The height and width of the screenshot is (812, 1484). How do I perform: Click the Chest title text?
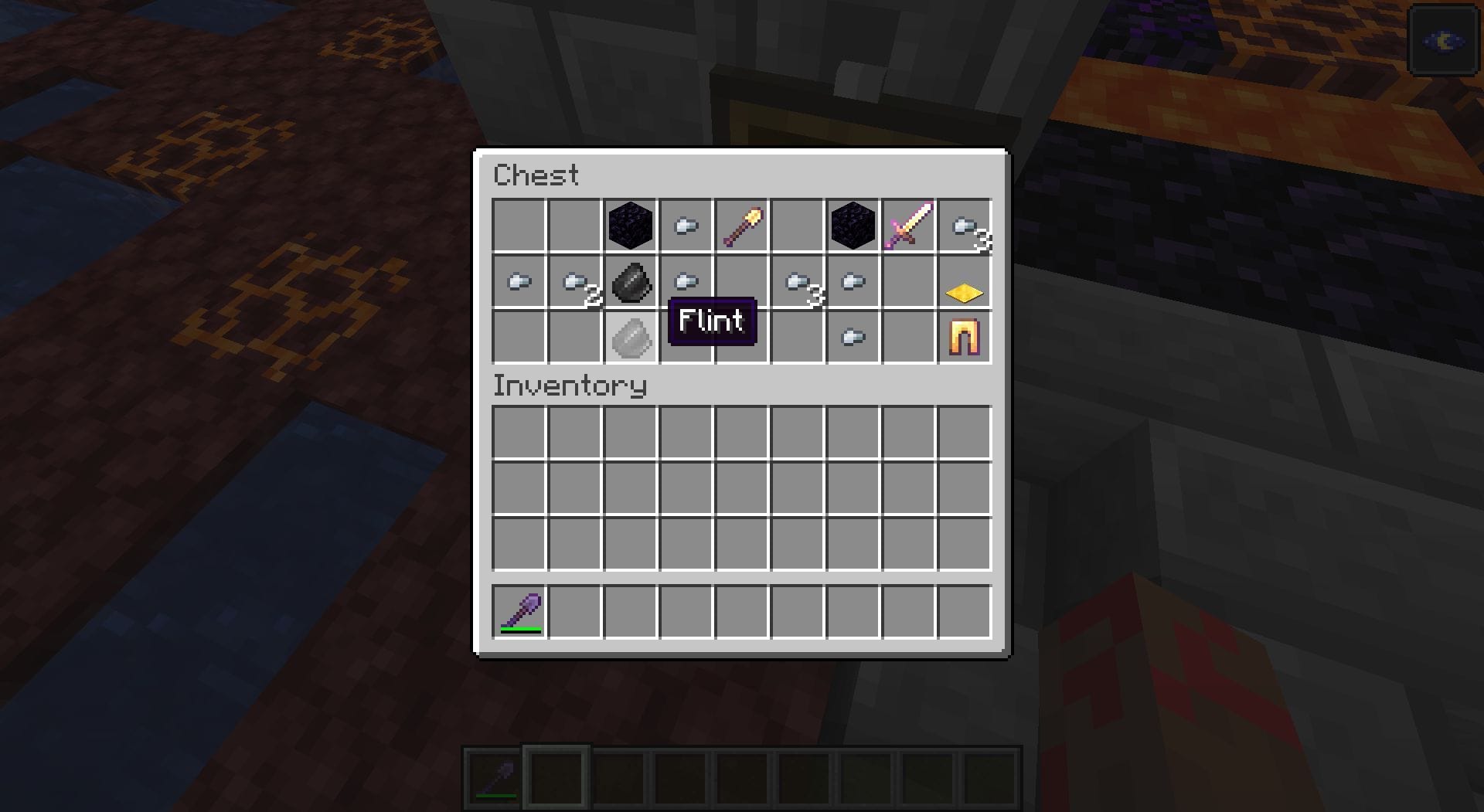536,175
